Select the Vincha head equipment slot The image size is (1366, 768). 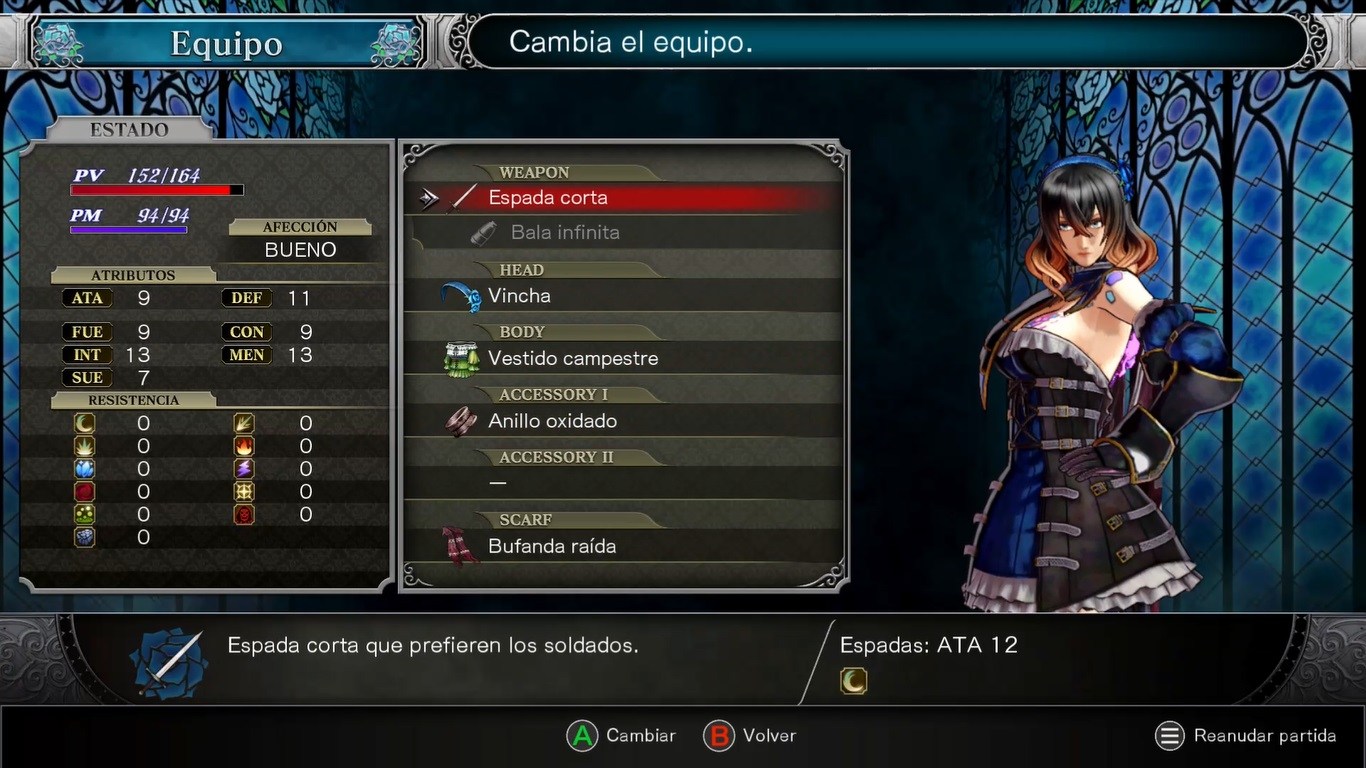coord(519,296)
